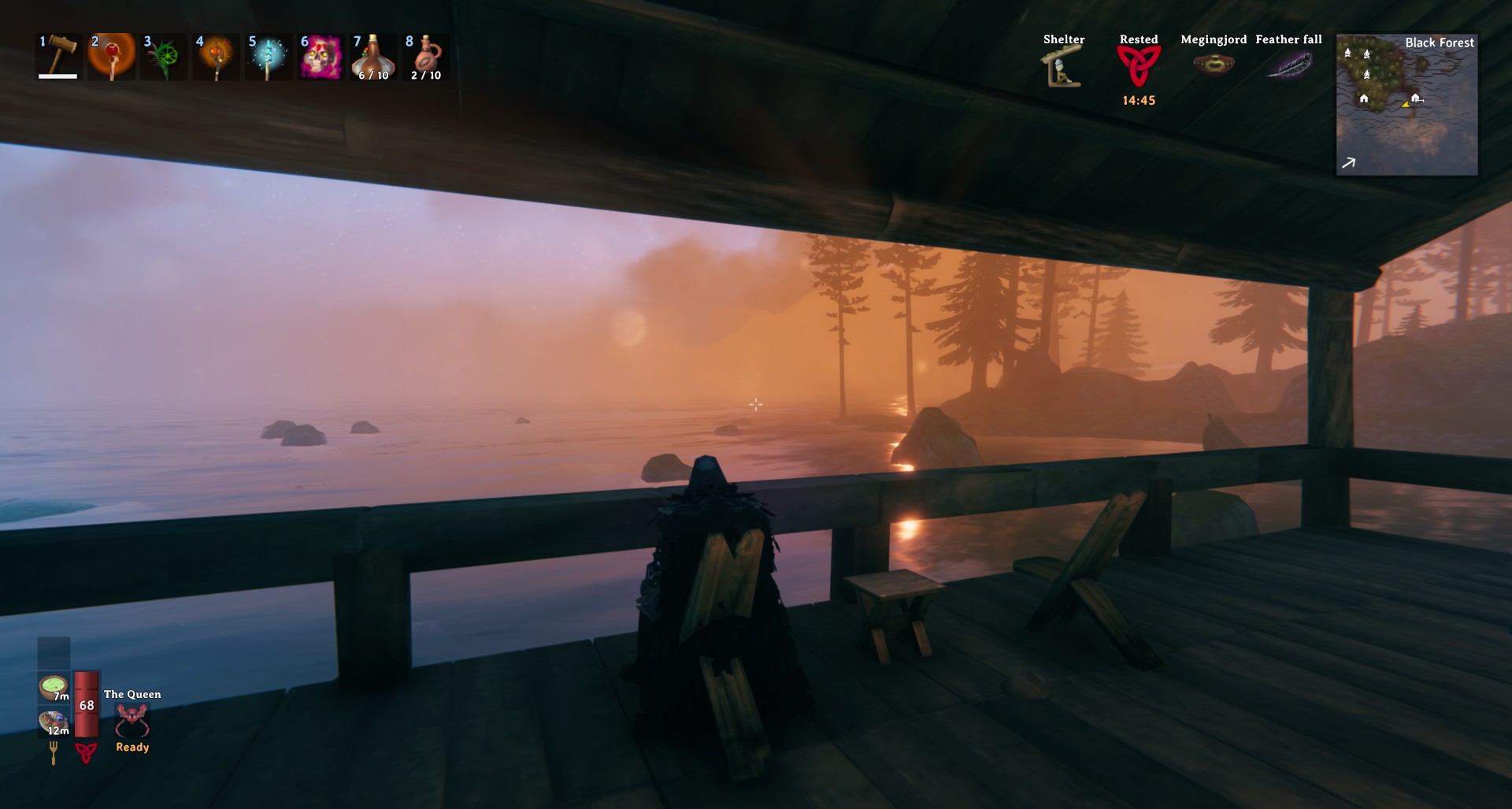This screenshot has width=1512, height=809.
Task: Click the meat platter food slot
Action: point(54,722)
